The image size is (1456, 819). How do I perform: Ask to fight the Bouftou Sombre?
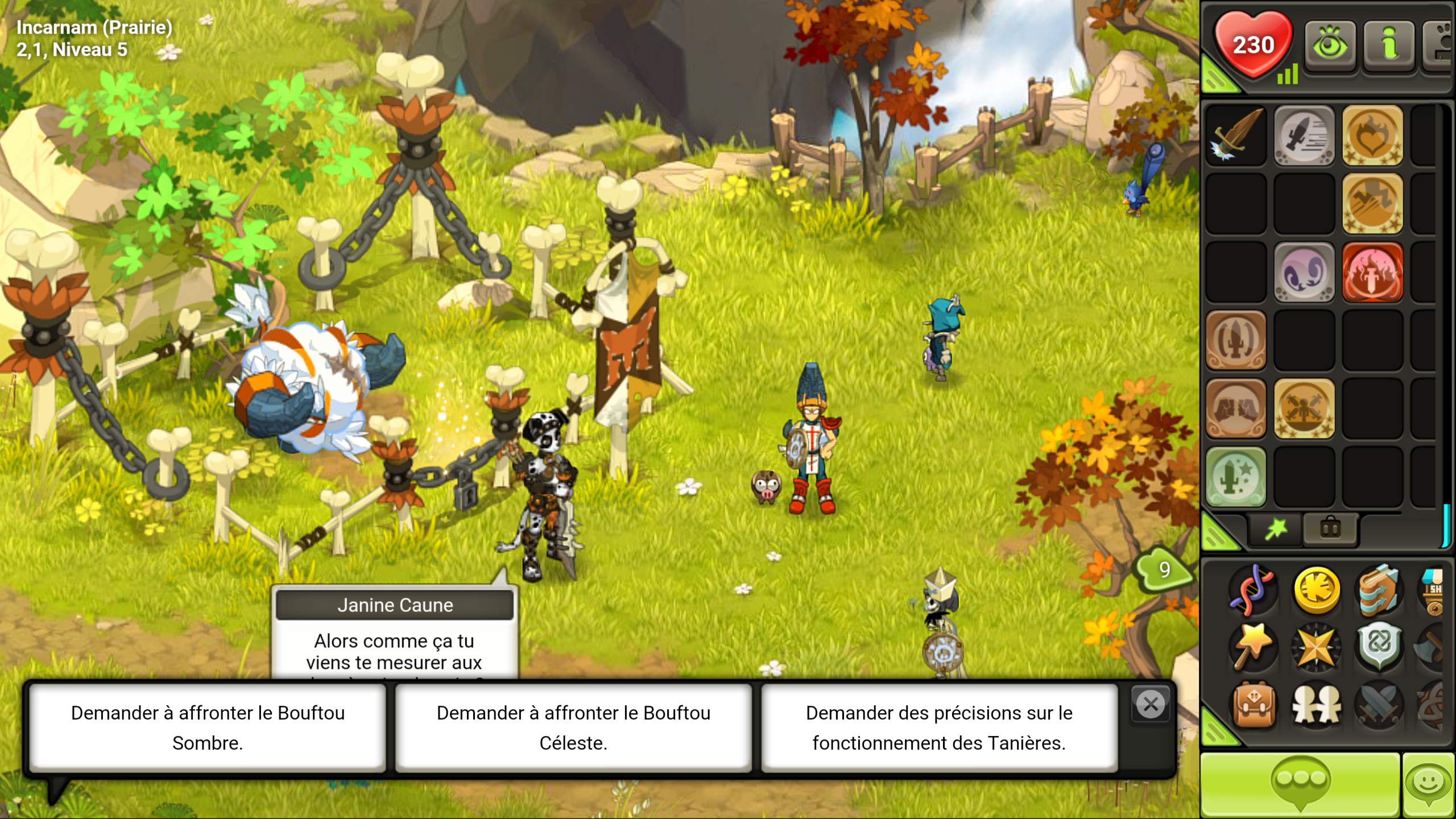click(x=208, y=727)
